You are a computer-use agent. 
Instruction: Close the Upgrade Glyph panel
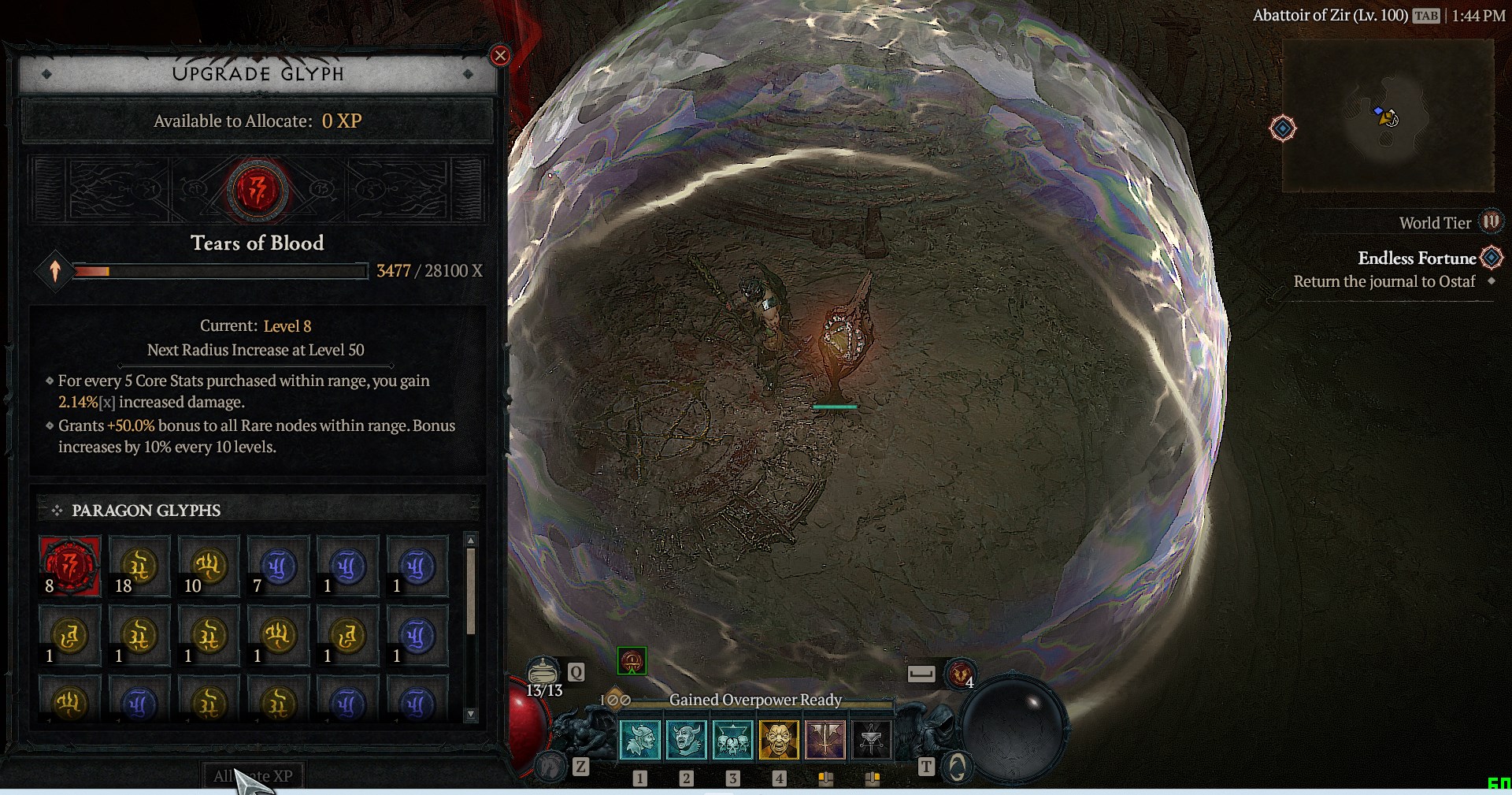500,56
